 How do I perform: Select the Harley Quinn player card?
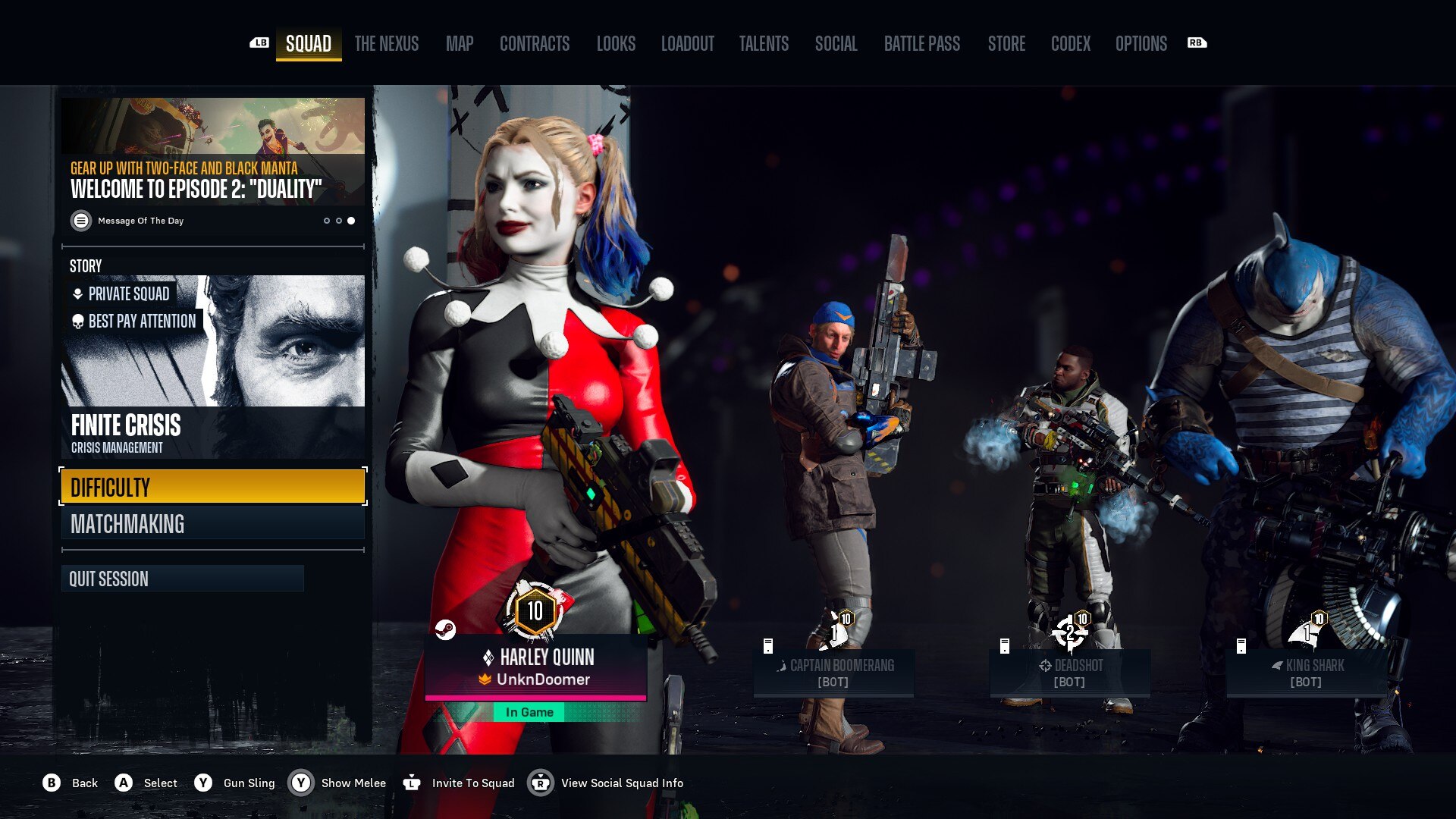[x=535, y=667]
